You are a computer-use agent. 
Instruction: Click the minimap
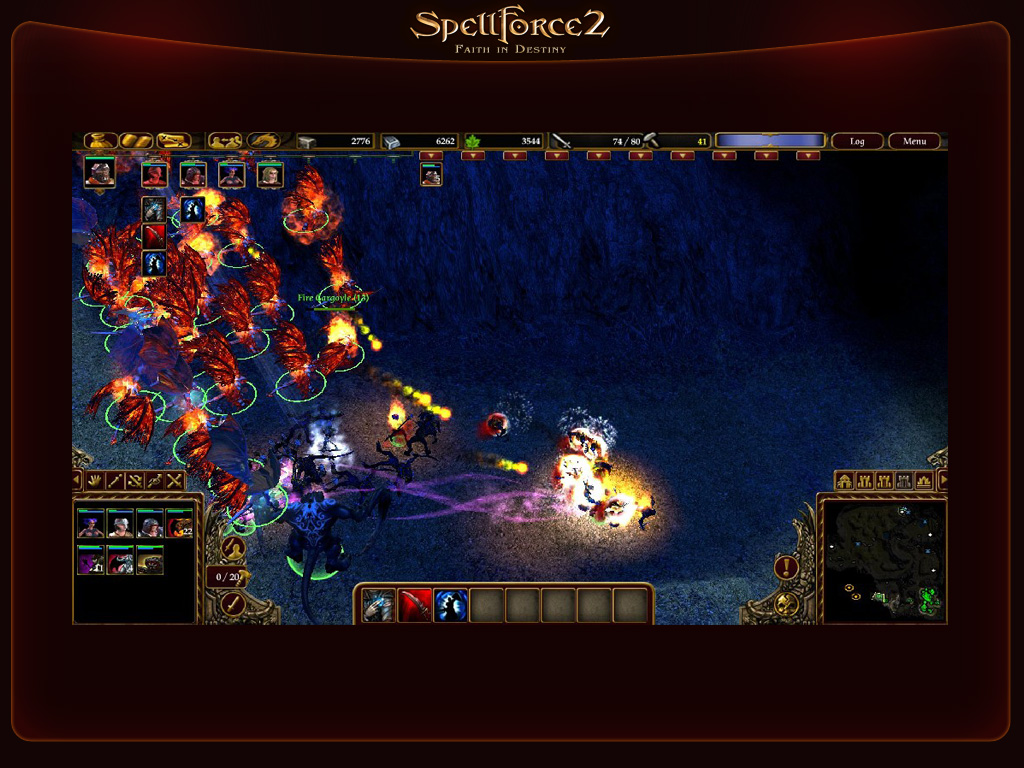[882, 558]
